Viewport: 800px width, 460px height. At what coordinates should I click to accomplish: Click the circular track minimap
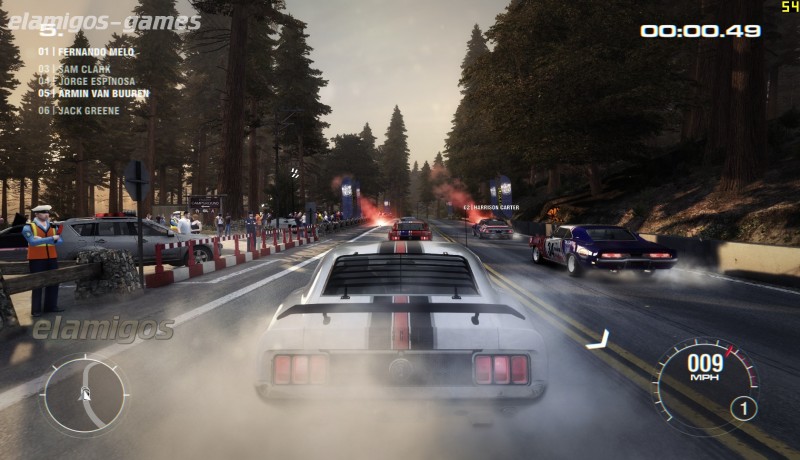84,395
